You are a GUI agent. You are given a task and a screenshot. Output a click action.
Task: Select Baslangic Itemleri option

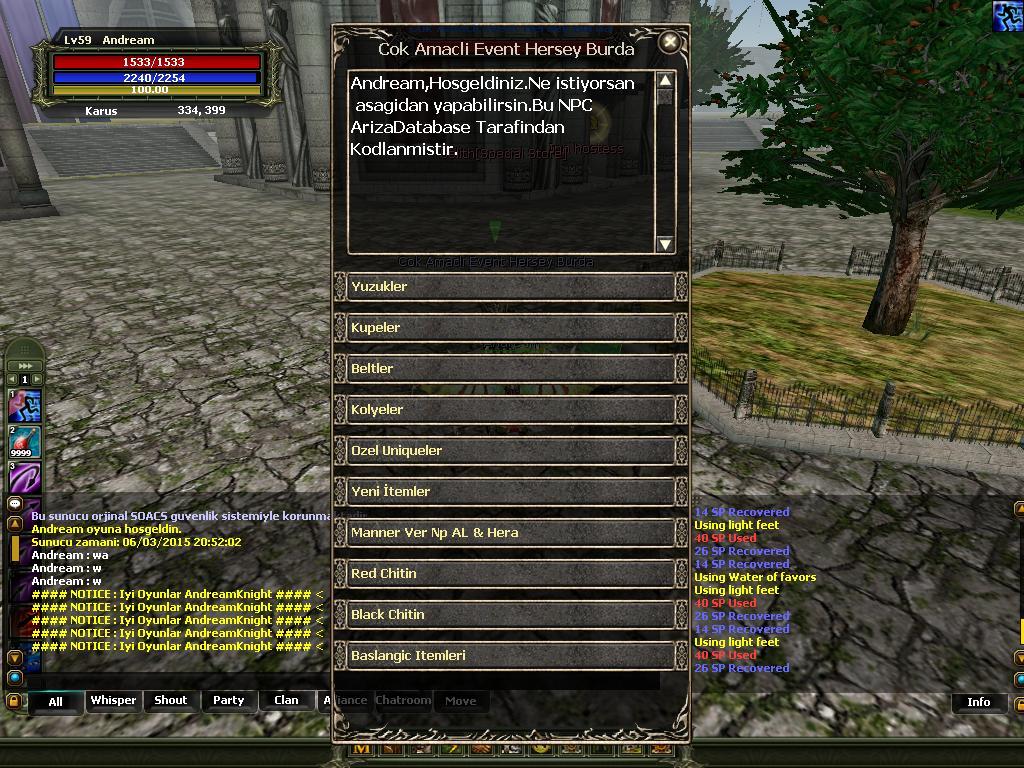[511, 656]
